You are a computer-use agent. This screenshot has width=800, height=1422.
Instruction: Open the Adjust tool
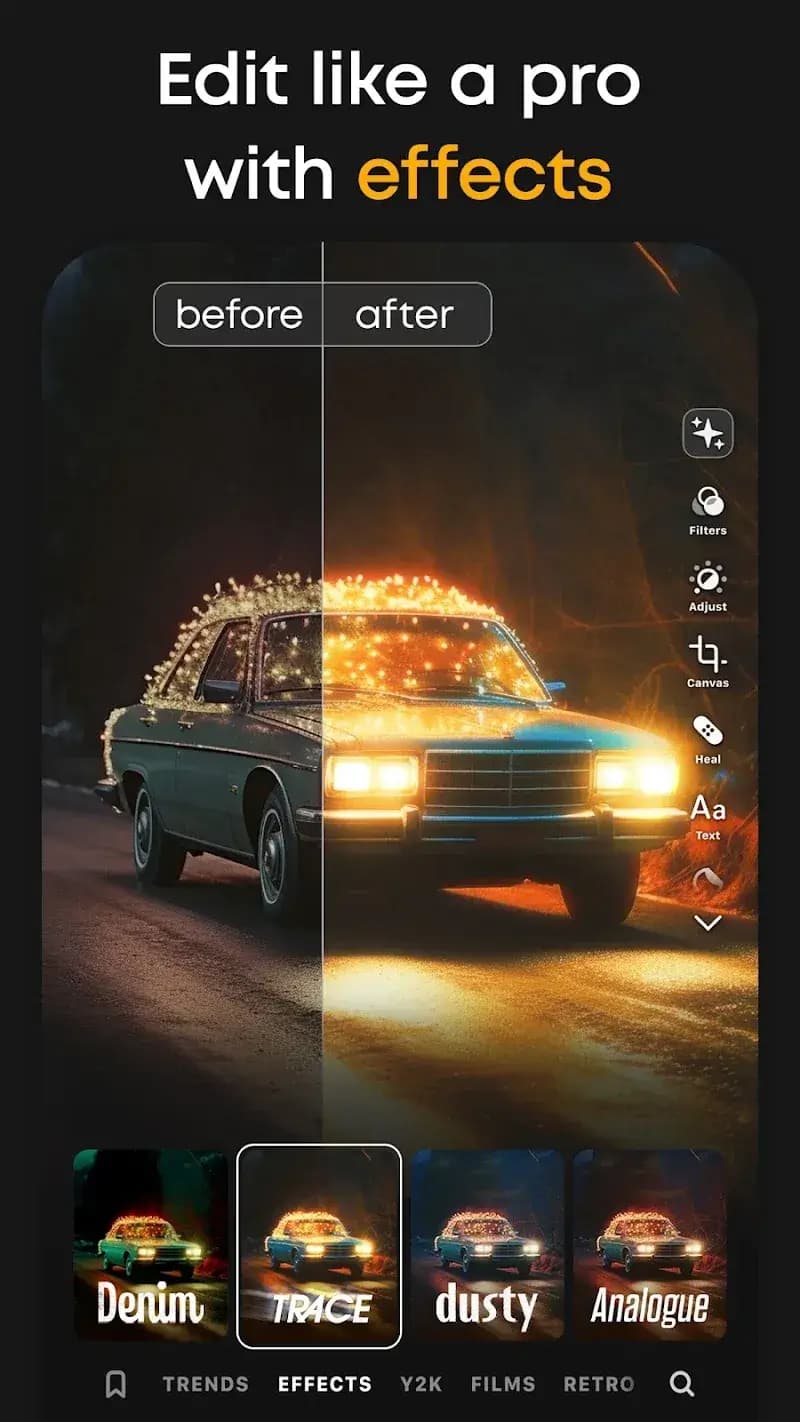point(708,585)
